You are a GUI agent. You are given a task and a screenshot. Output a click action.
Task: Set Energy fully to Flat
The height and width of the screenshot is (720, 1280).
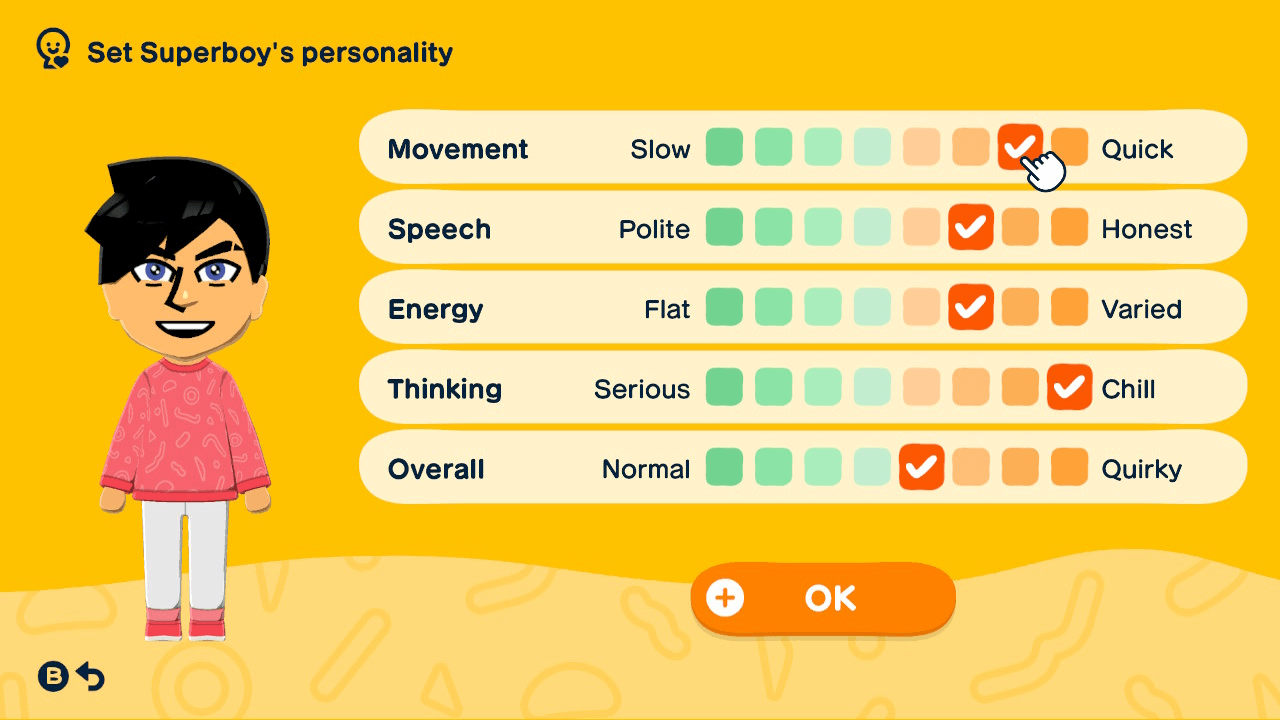(x=724, y=308)
